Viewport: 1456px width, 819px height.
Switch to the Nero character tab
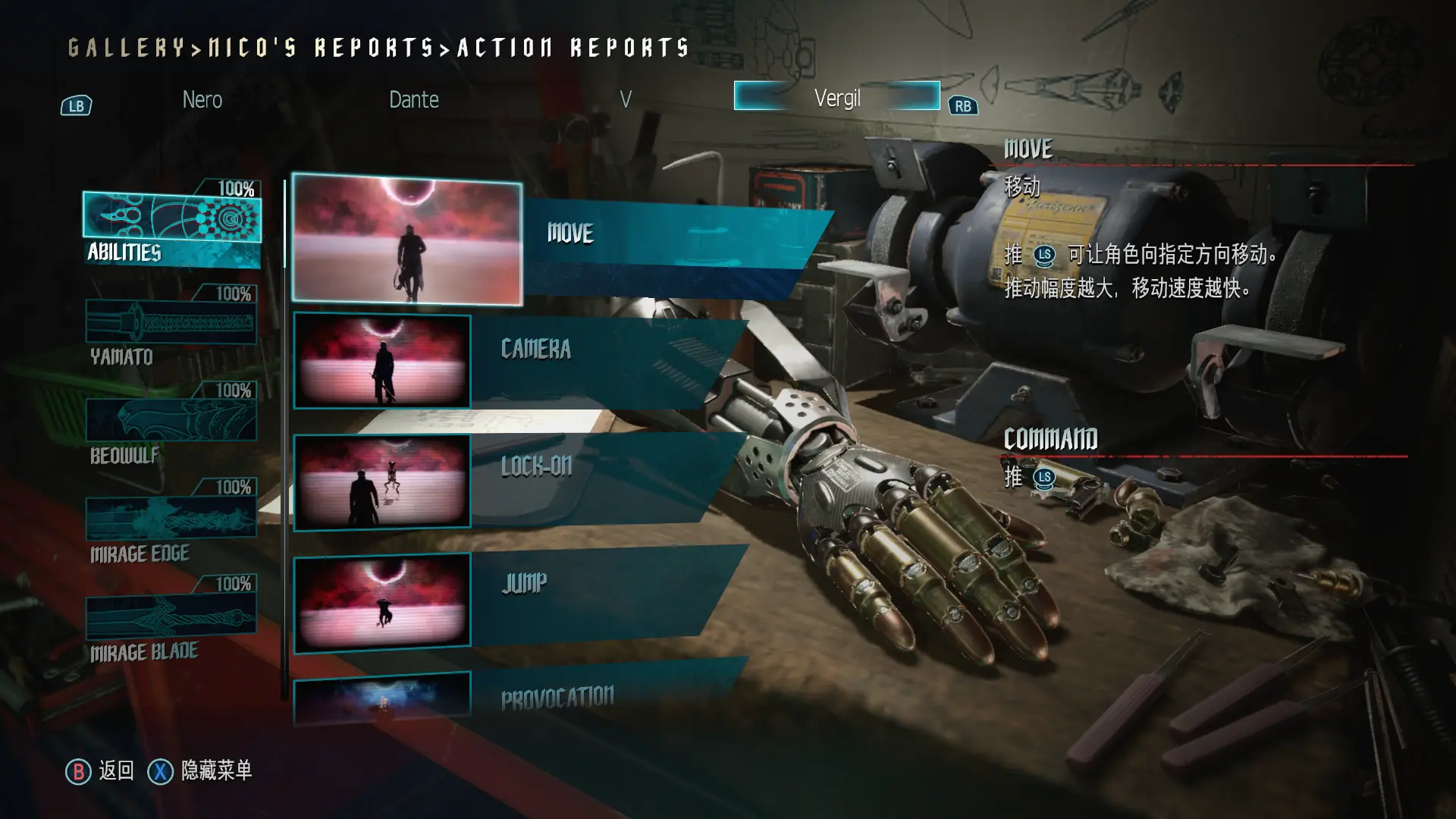point(202,99)
